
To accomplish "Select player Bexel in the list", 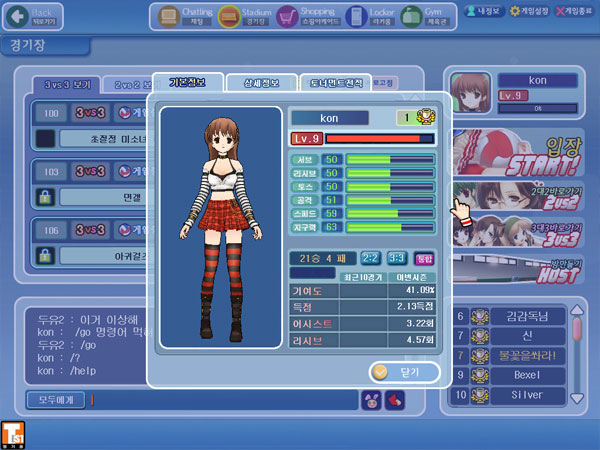I will [527, 376].
